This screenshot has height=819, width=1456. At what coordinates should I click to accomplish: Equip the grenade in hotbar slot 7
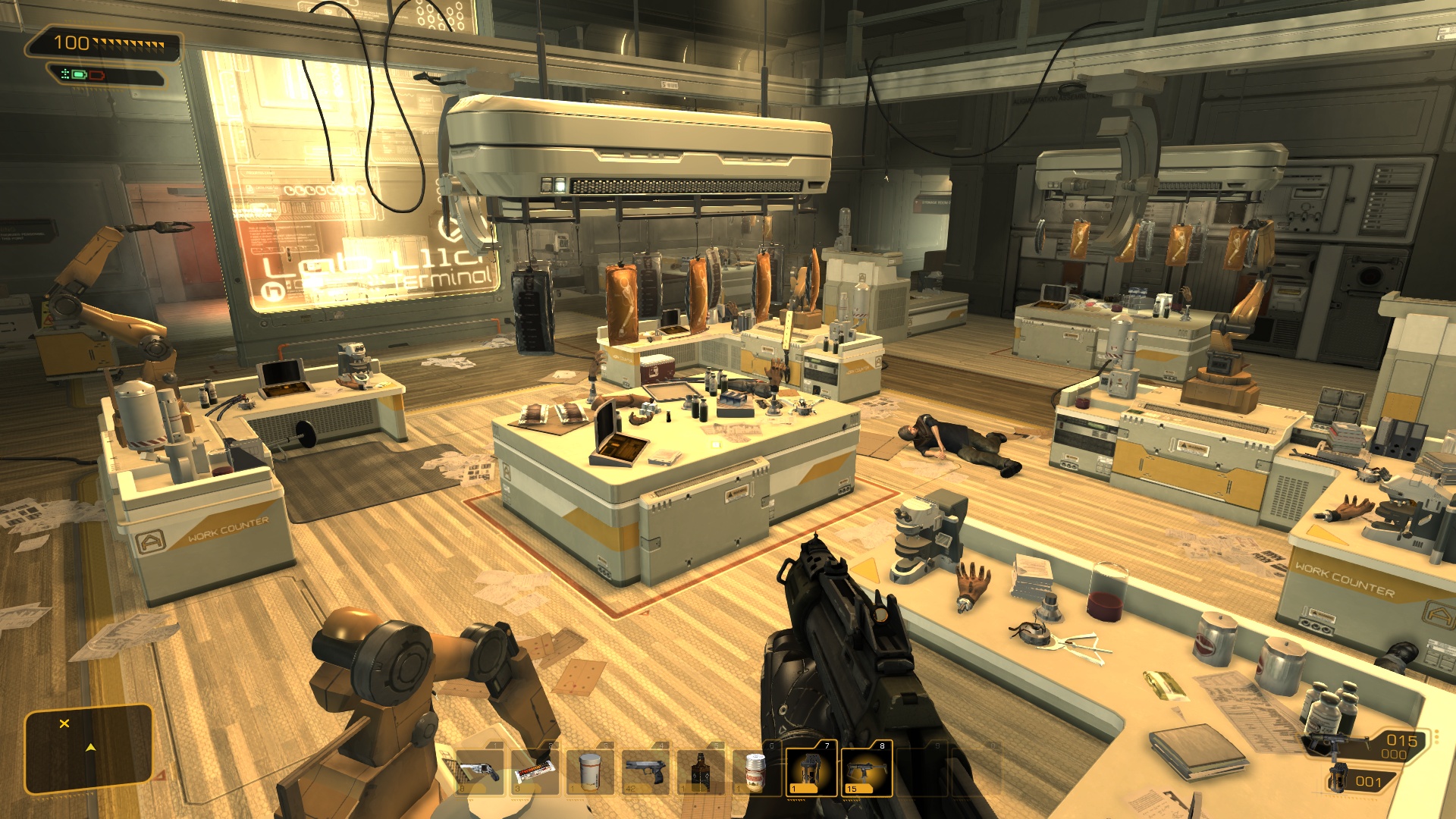tap(811, 769)
